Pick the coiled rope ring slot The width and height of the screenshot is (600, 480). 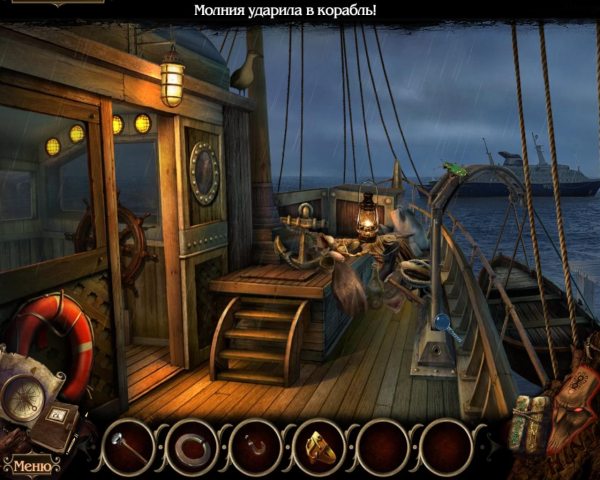click(192, 445)
